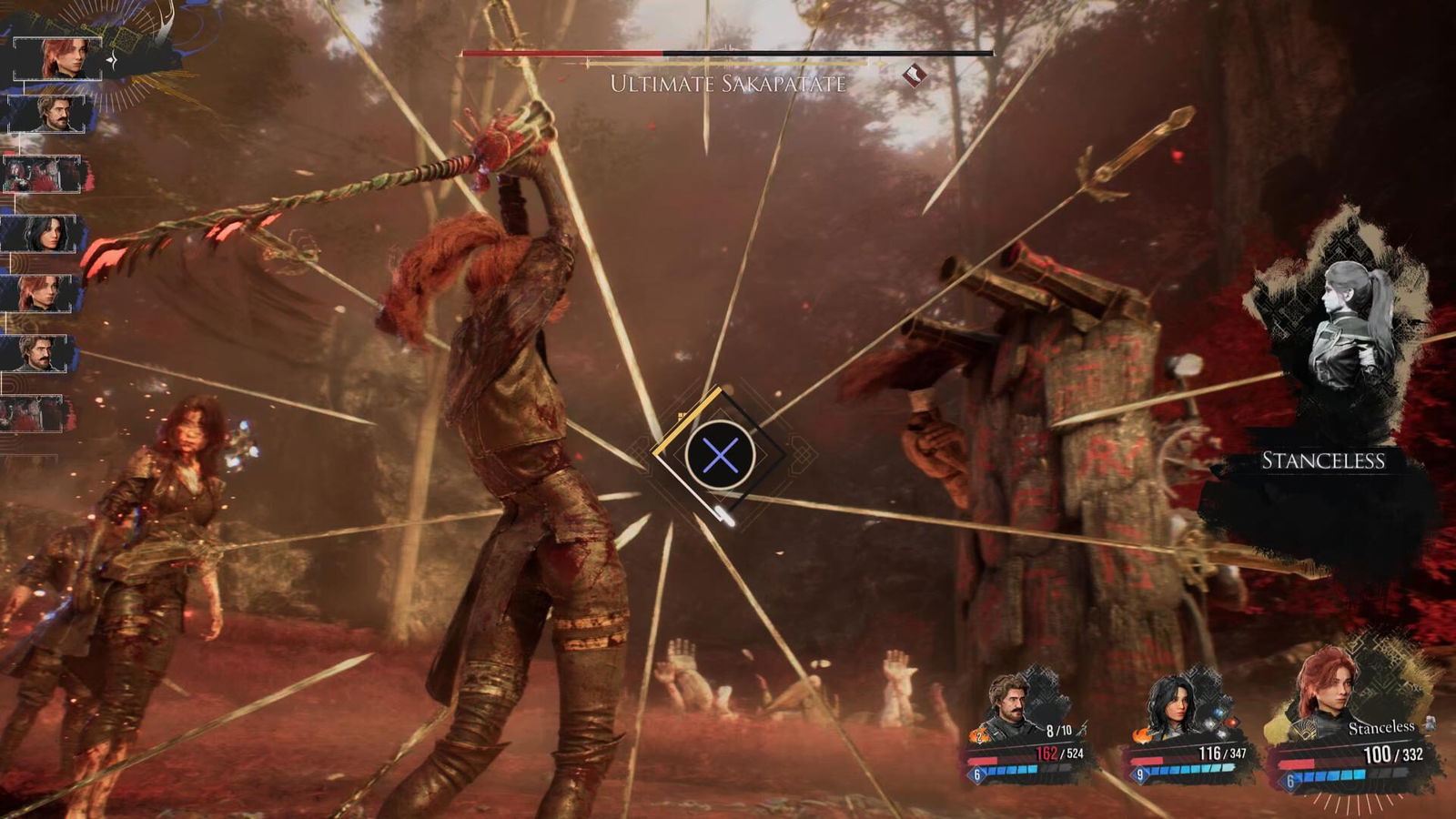Screen dimensions: 1456x819
Task: Select Maelle's party portrait labeled Stanceless
Action: 1329,692
